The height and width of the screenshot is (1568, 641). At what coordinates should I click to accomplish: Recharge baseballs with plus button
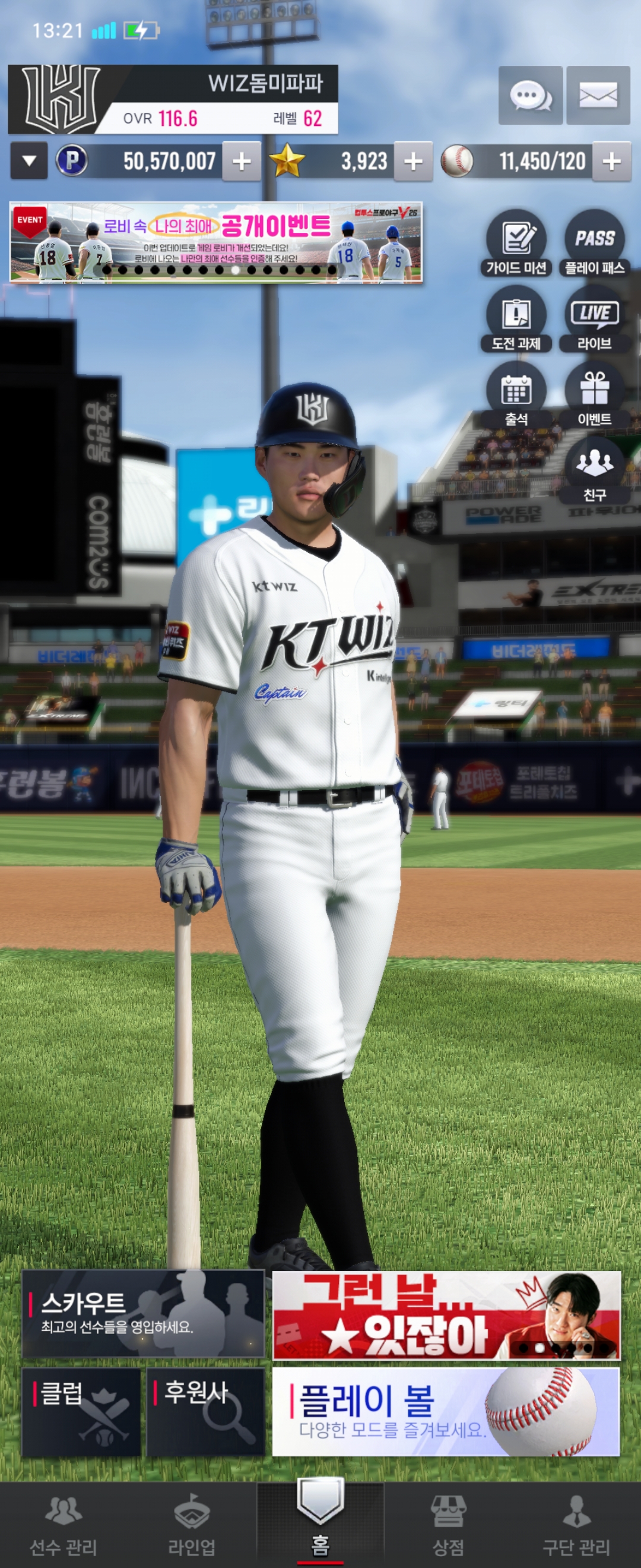(611, 162)
